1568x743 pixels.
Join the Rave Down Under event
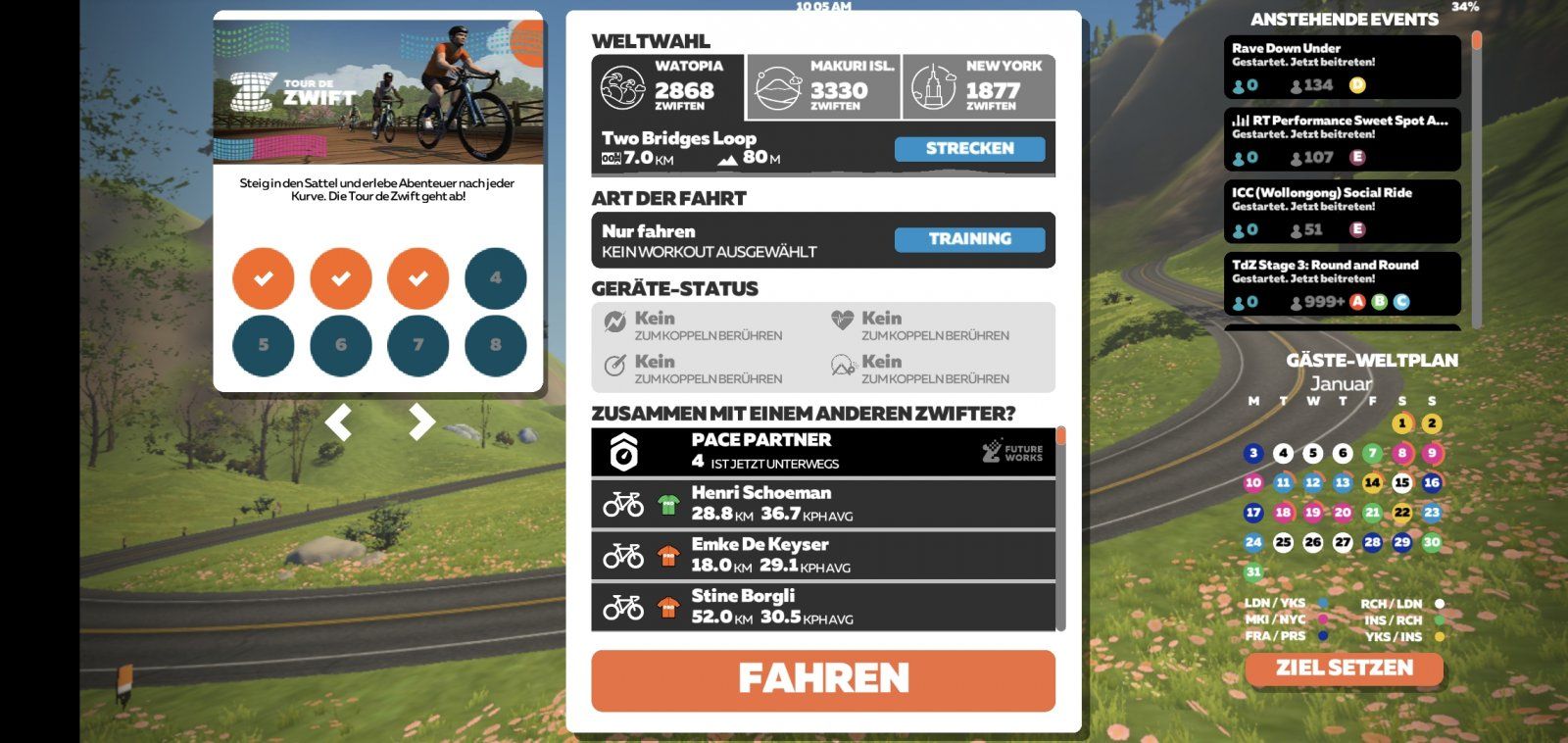pos(1342,67)
